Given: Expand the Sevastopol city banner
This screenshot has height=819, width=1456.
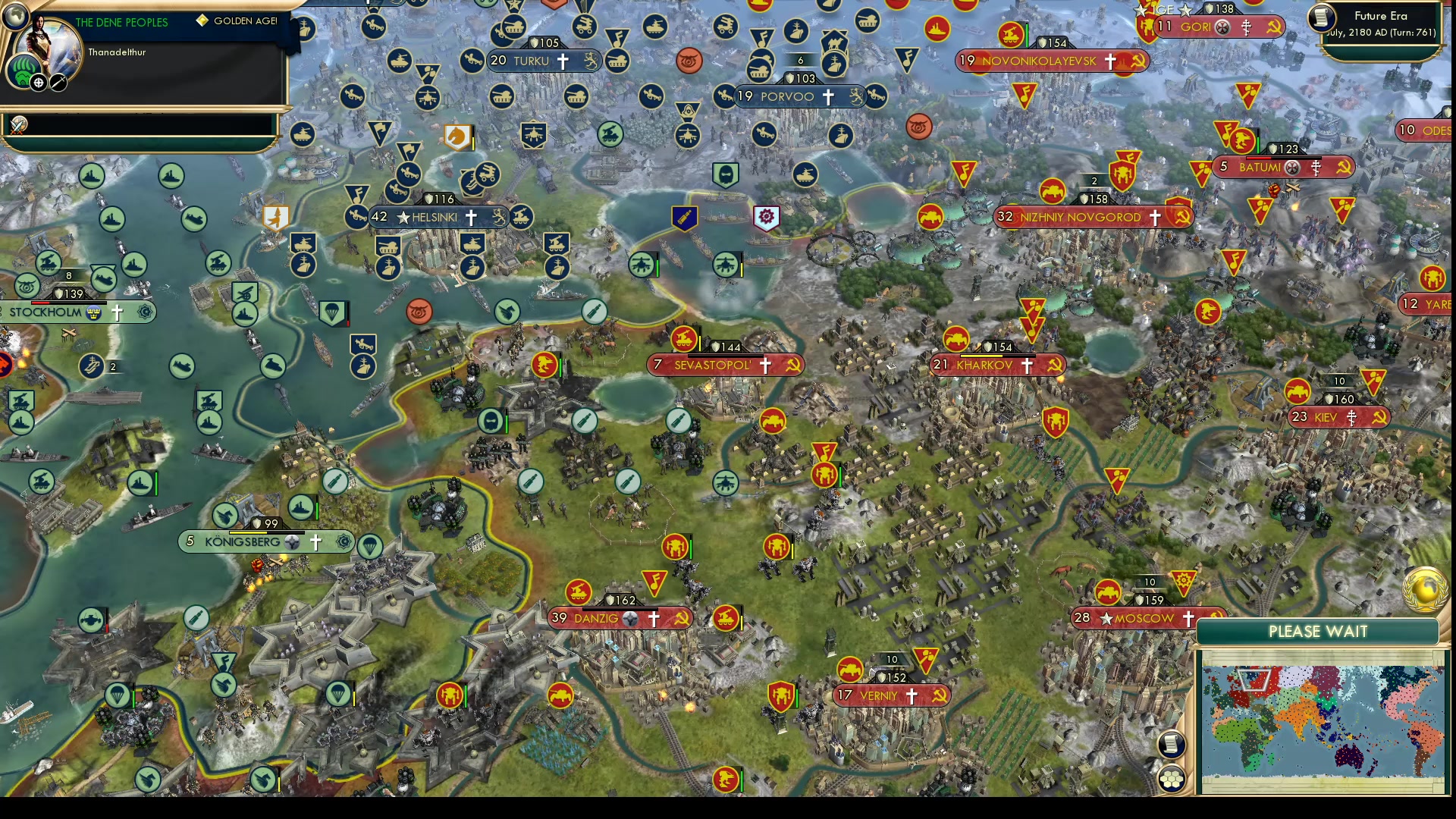Looking at the screenshot, I should point(724,366).
